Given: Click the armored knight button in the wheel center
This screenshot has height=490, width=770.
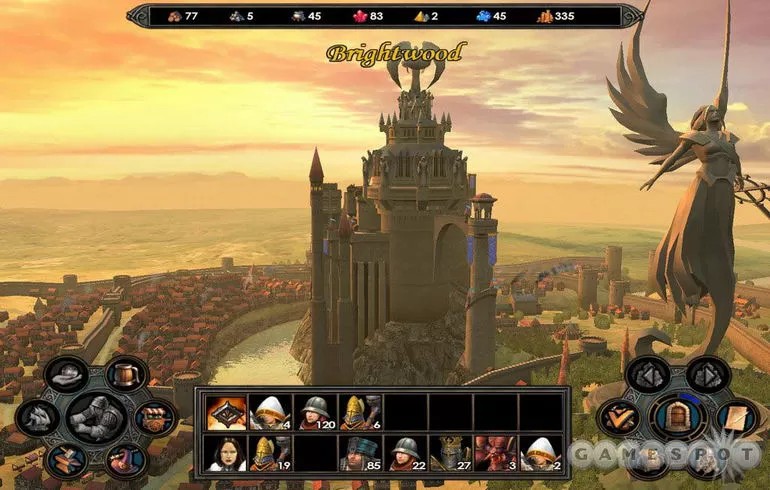Looking at the screenshot, I should [95, 417].
